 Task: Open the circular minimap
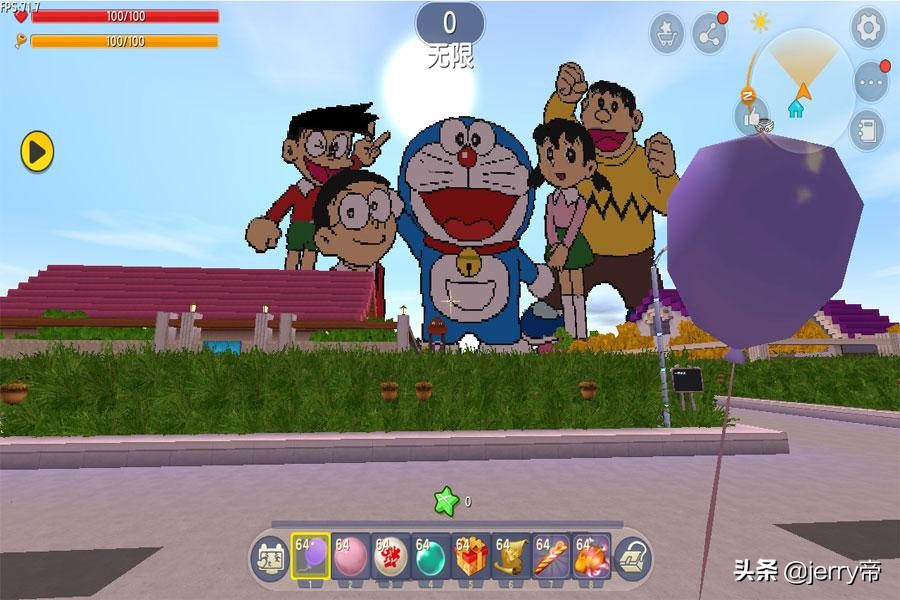[x=802, y=88]
